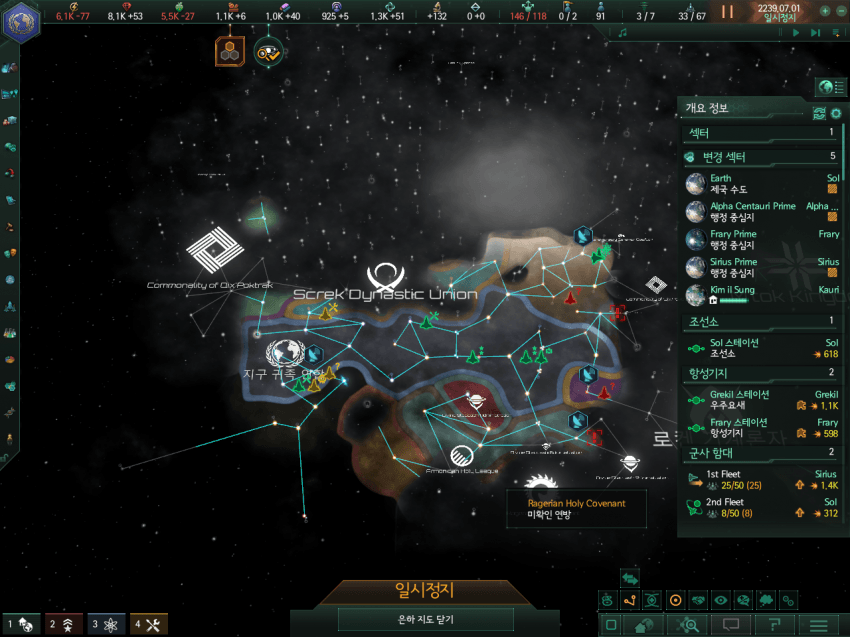The height and width of the screenshot is (637, 850).
Task: Select Alpha Centauri Prime in the outliner
Action: pos(762,211)
